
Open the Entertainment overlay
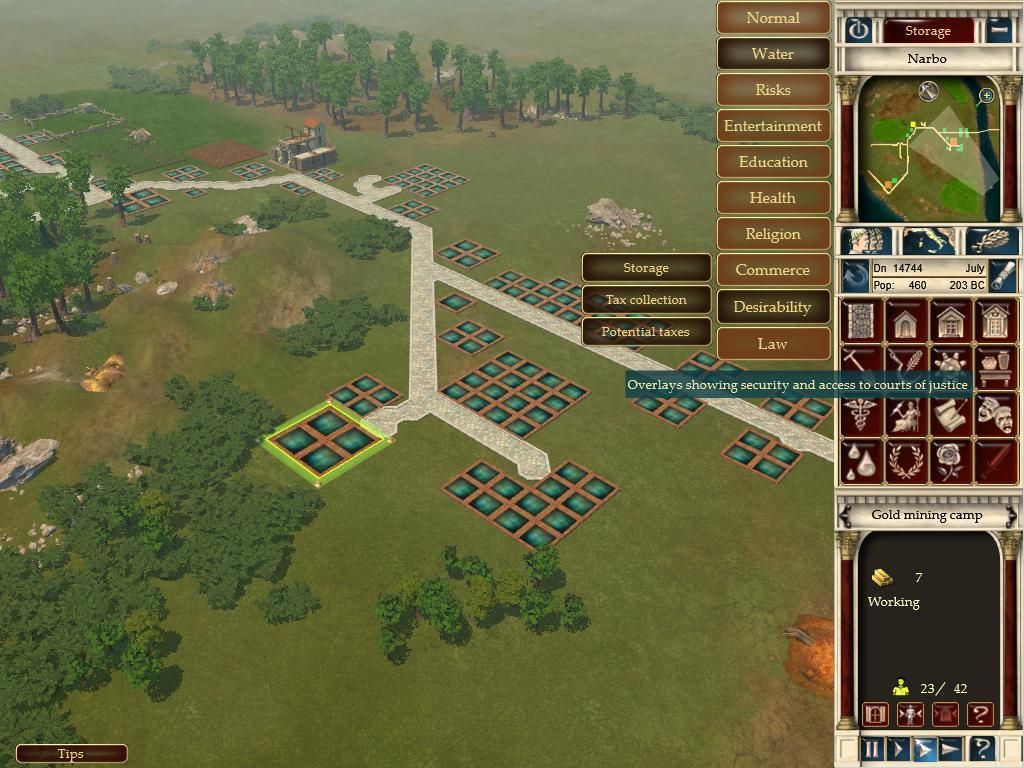pos(773,126)
